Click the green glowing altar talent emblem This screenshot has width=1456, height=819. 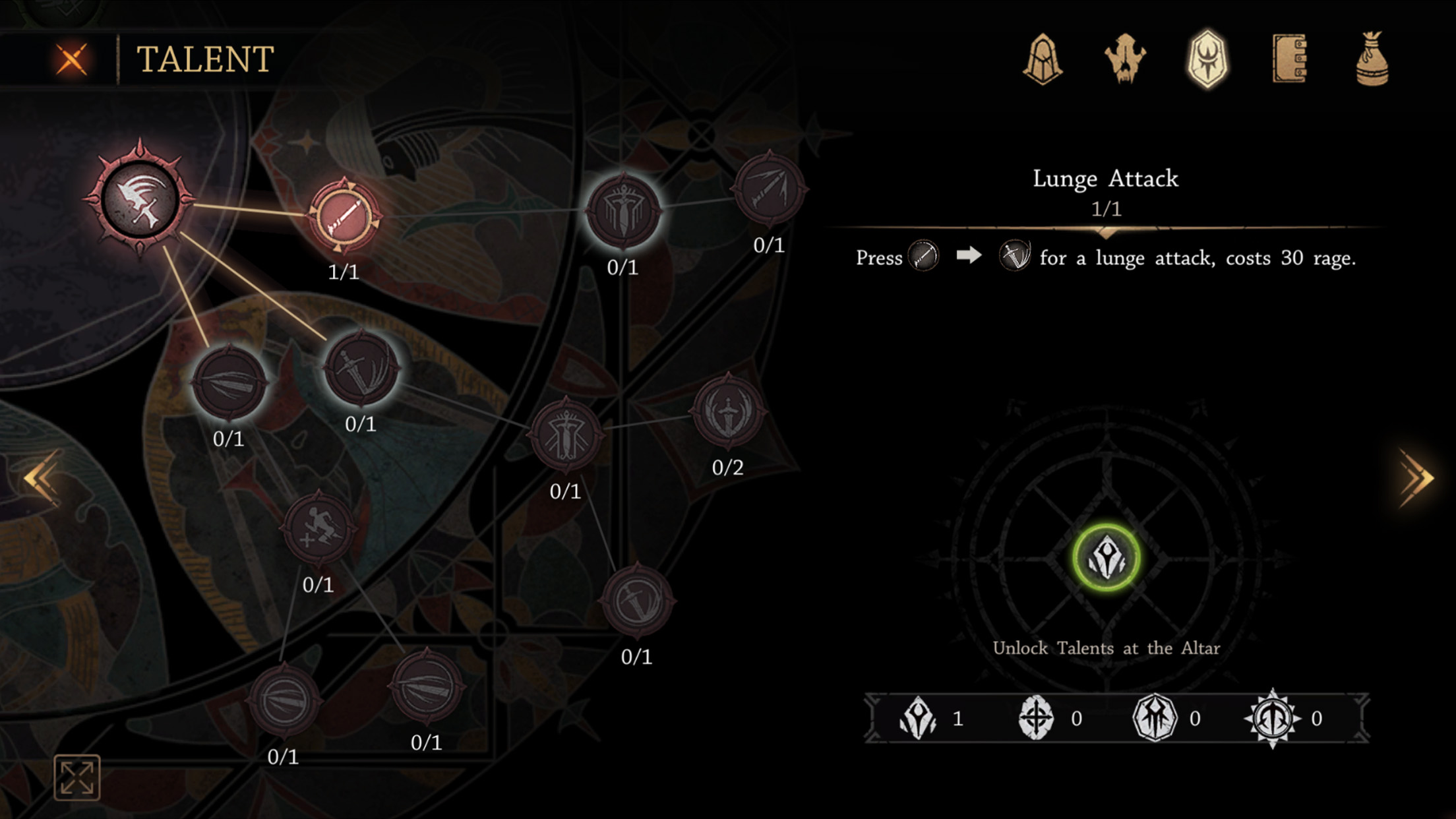coord(1106,559)
